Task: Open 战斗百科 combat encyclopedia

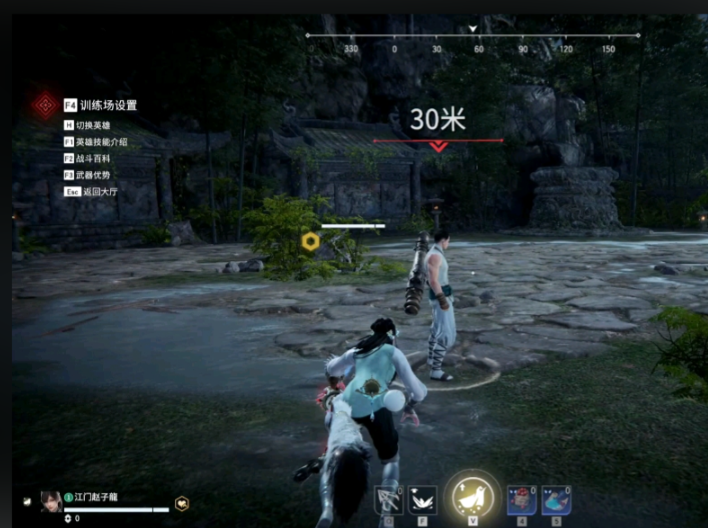Action: pos(95,158)
